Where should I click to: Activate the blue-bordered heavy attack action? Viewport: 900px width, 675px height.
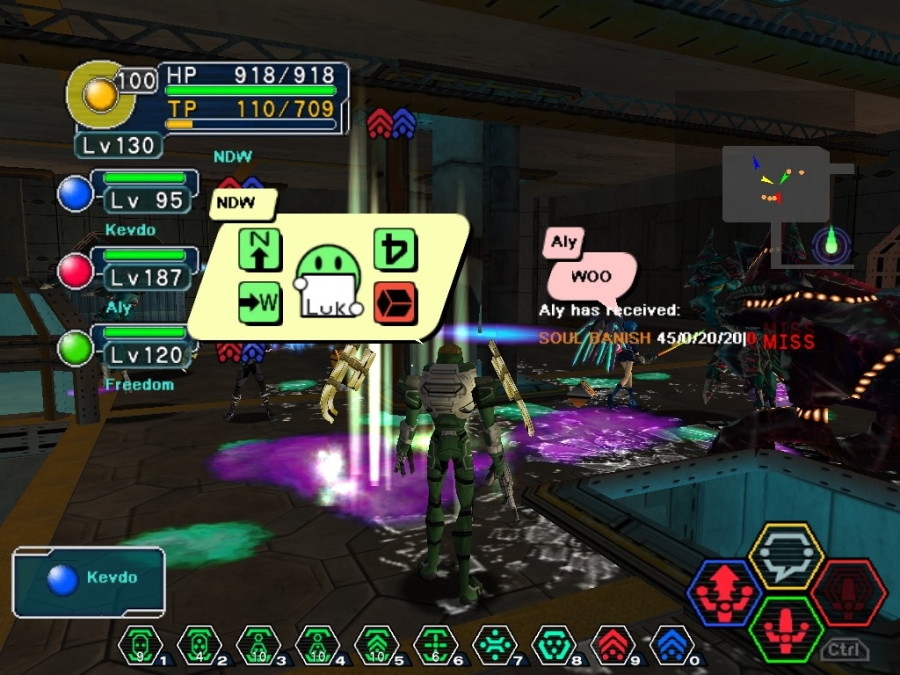click(725, 593)
